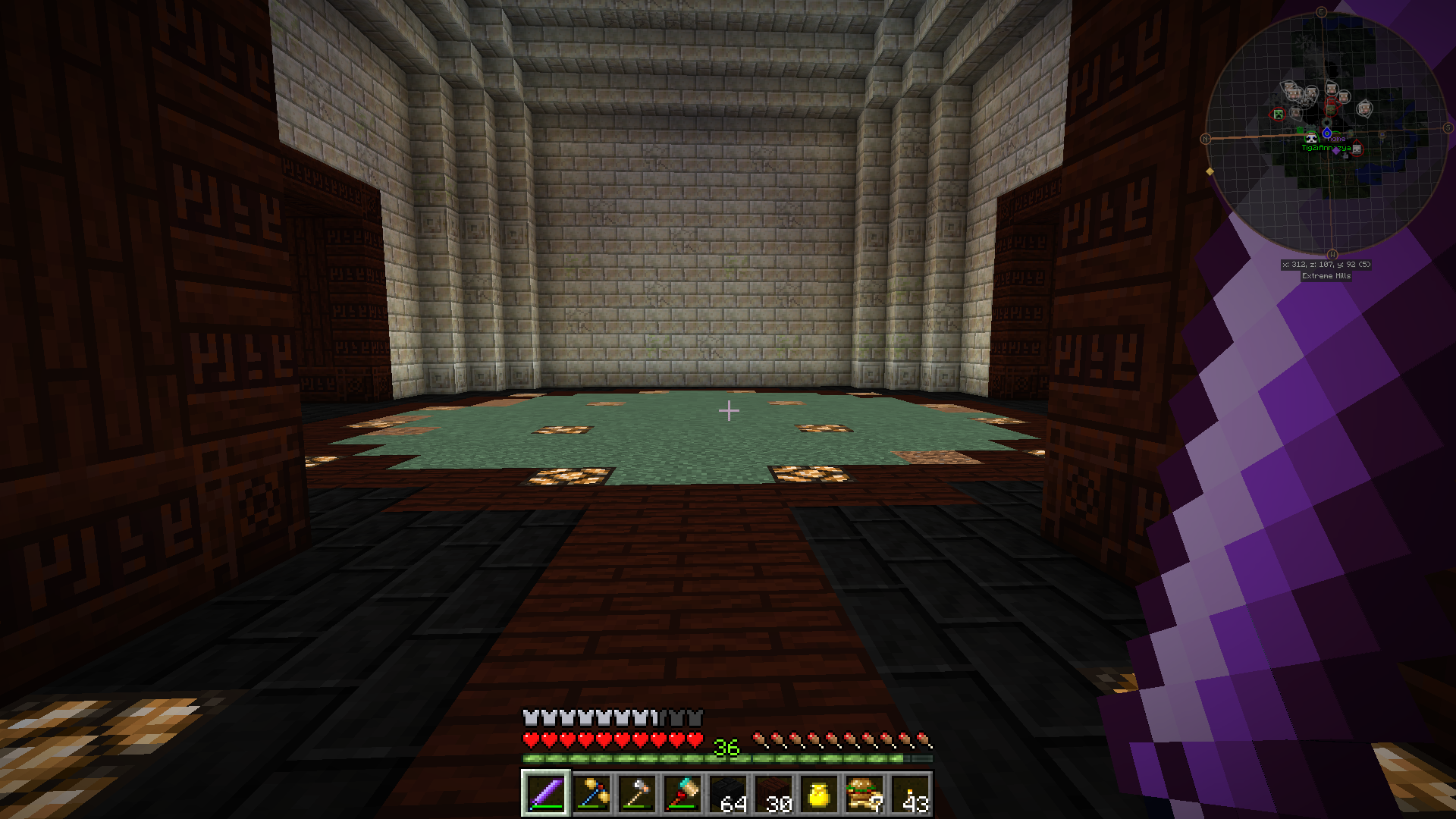Viewport: 1456px width, 819px height.
Task: Select the gold-headed pickaxe hotbar slot
Action: tap(591, 794)
